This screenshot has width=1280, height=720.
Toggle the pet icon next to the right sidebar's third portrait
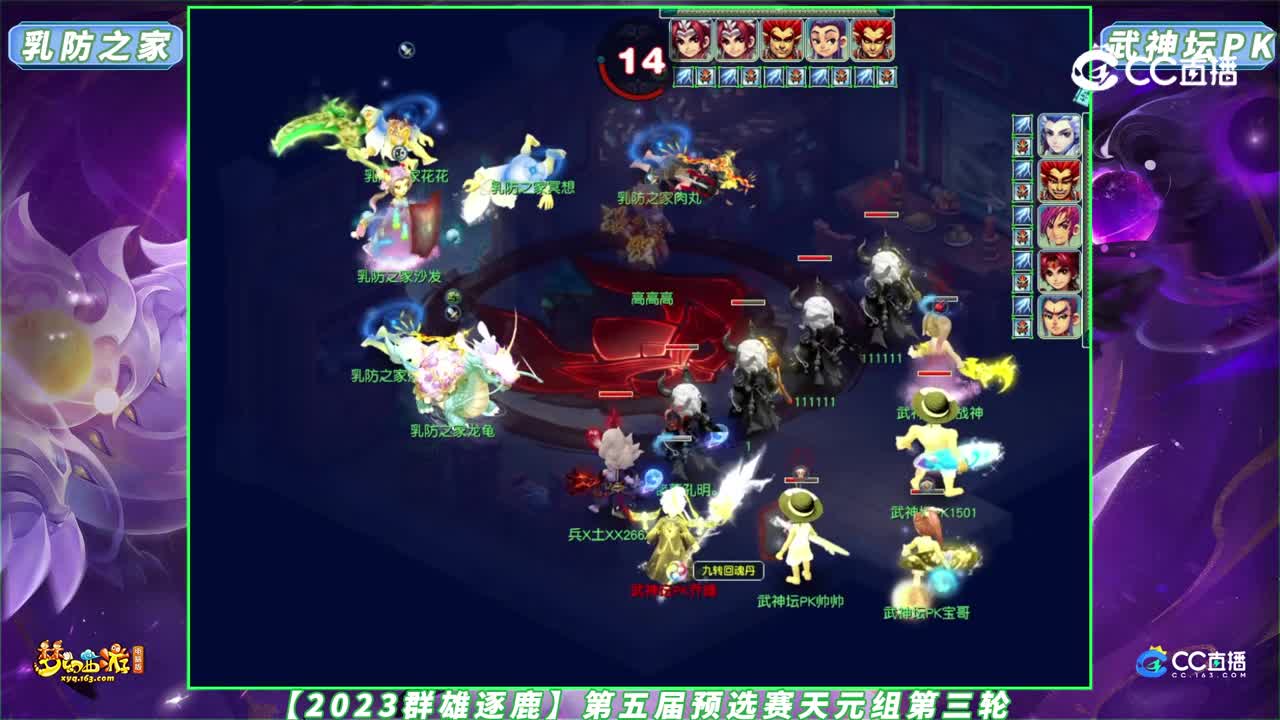coord(1022,234)
